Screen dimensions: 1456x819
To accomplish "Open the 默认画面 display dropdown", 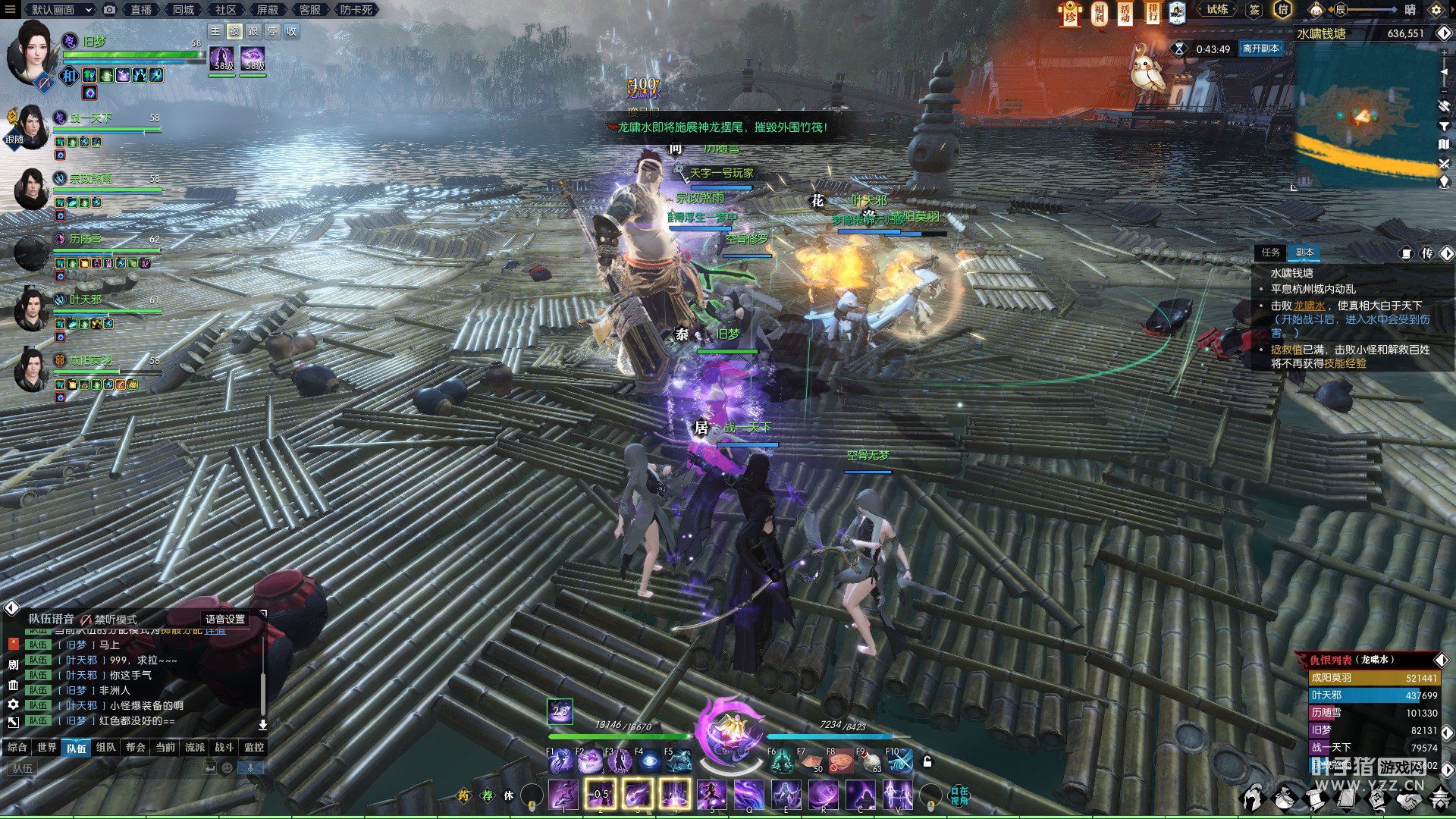I will [61, 10].
